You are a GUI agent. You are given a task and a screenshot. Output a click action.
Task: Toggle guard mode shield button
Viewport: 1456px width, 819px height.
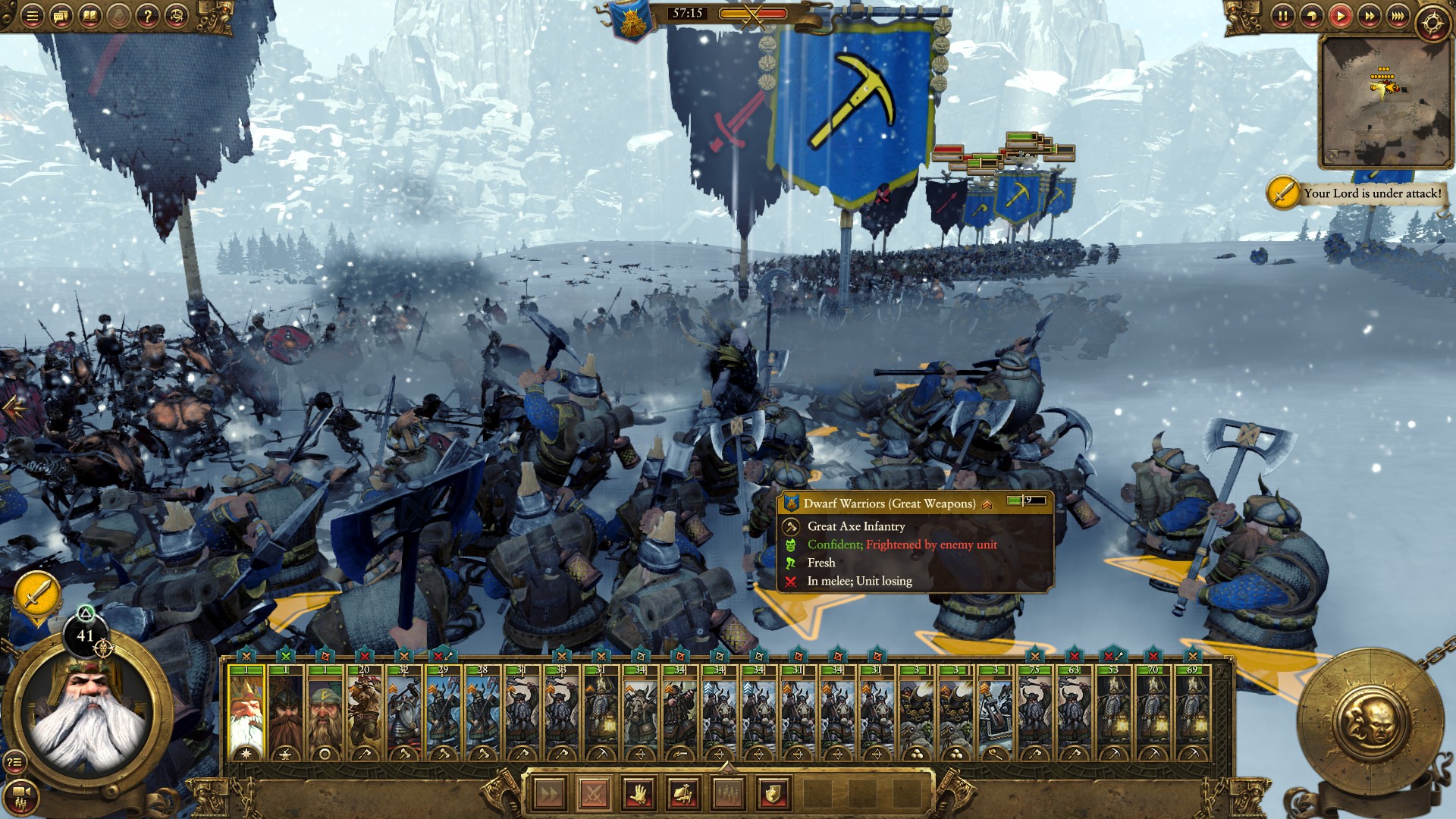pos(773,794)
